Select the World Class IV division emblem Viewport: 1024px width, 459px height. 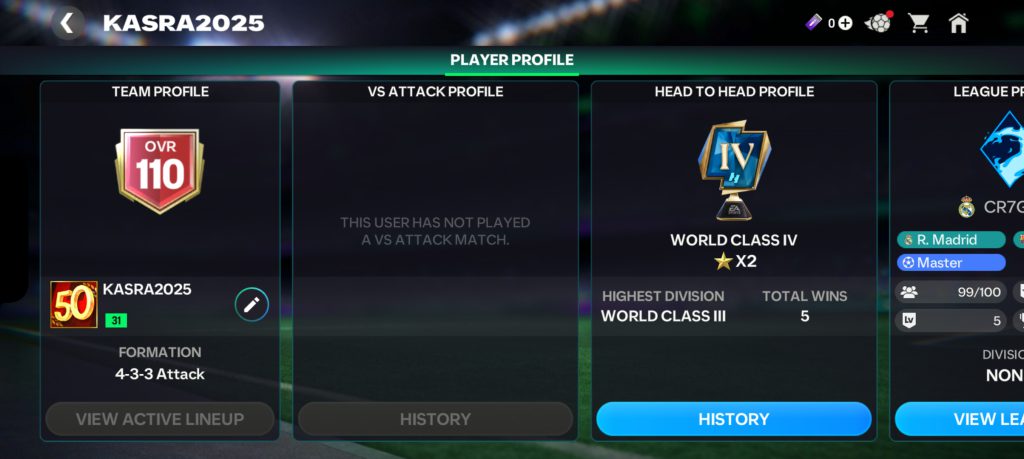(733, 168)
